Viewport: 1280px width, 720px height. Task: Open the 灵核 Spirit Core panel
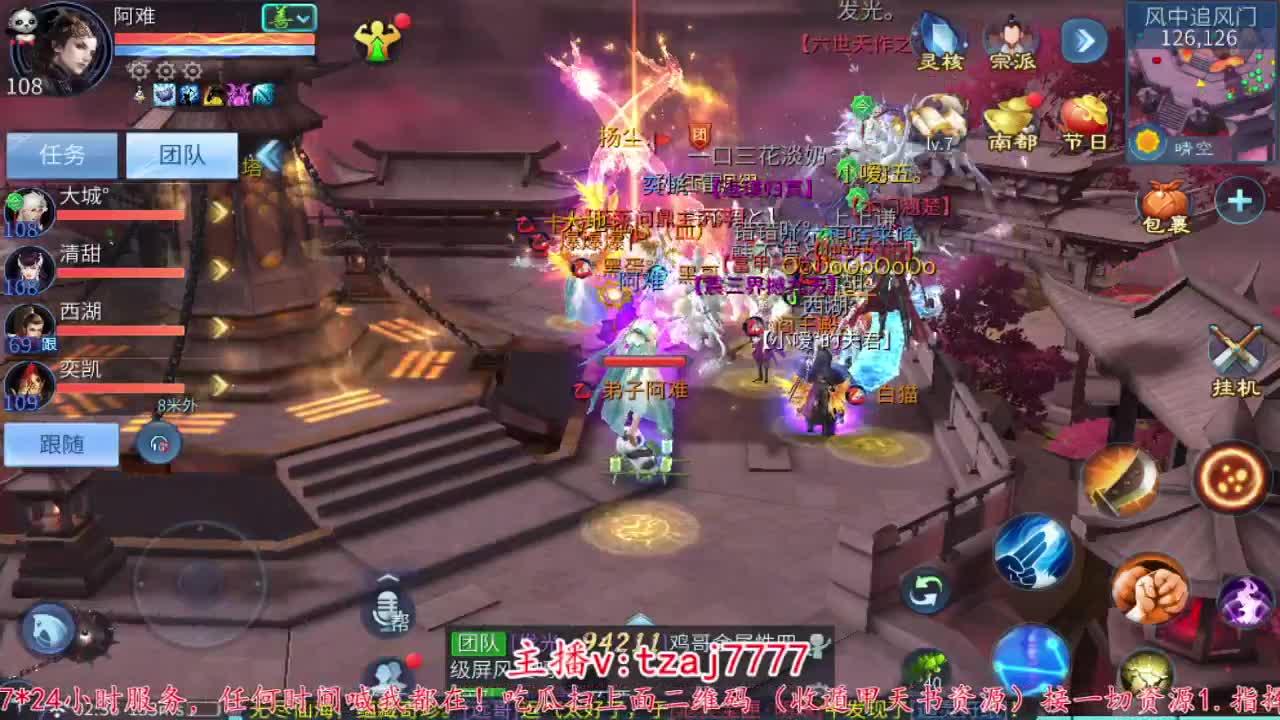(940, 40)
